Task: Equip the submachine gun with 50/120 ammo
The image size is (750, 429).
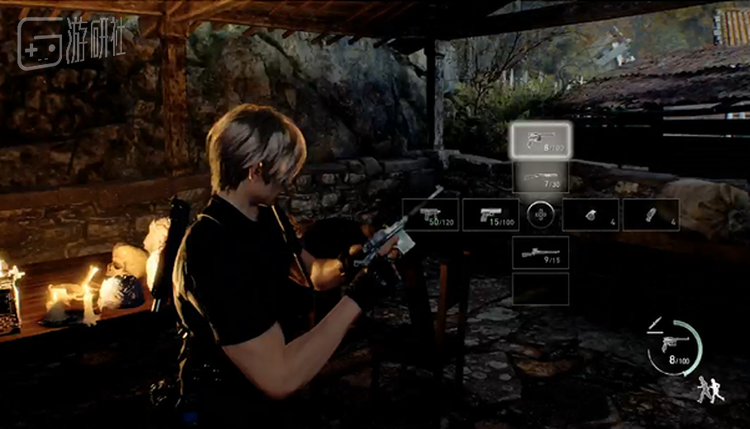Action: [431, 215]
